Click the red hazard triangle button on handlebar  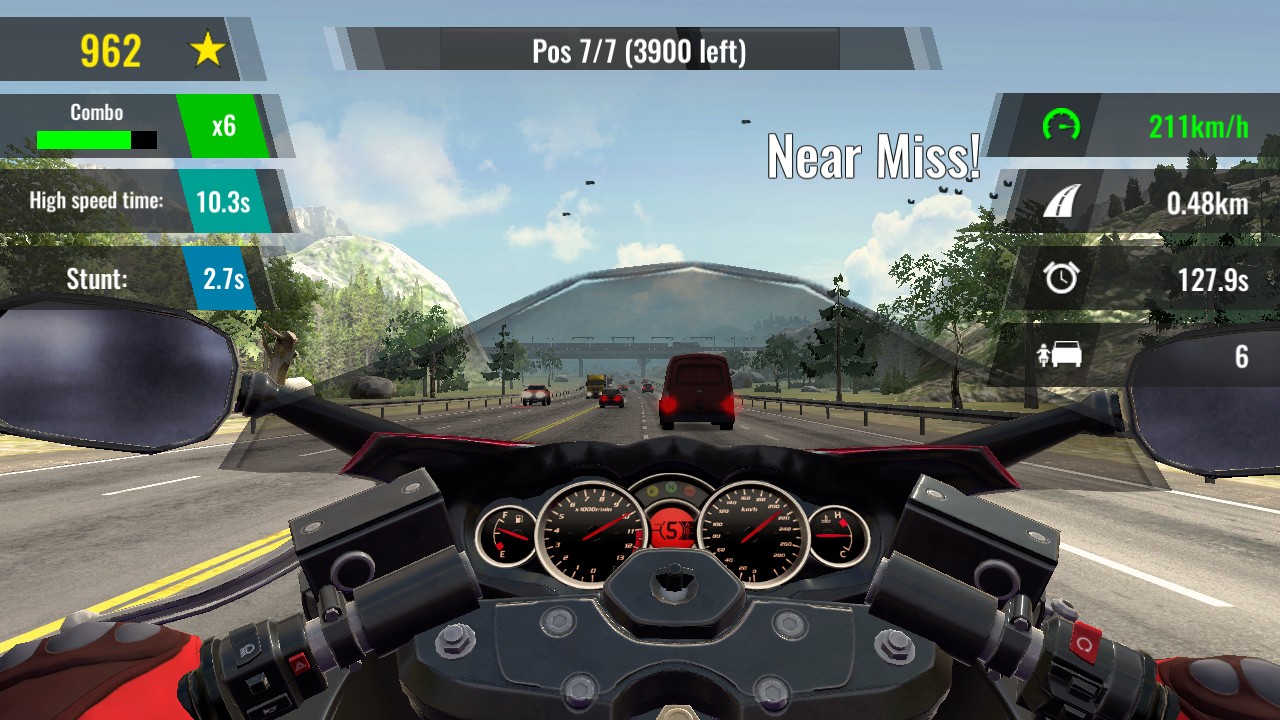[300, 663]
